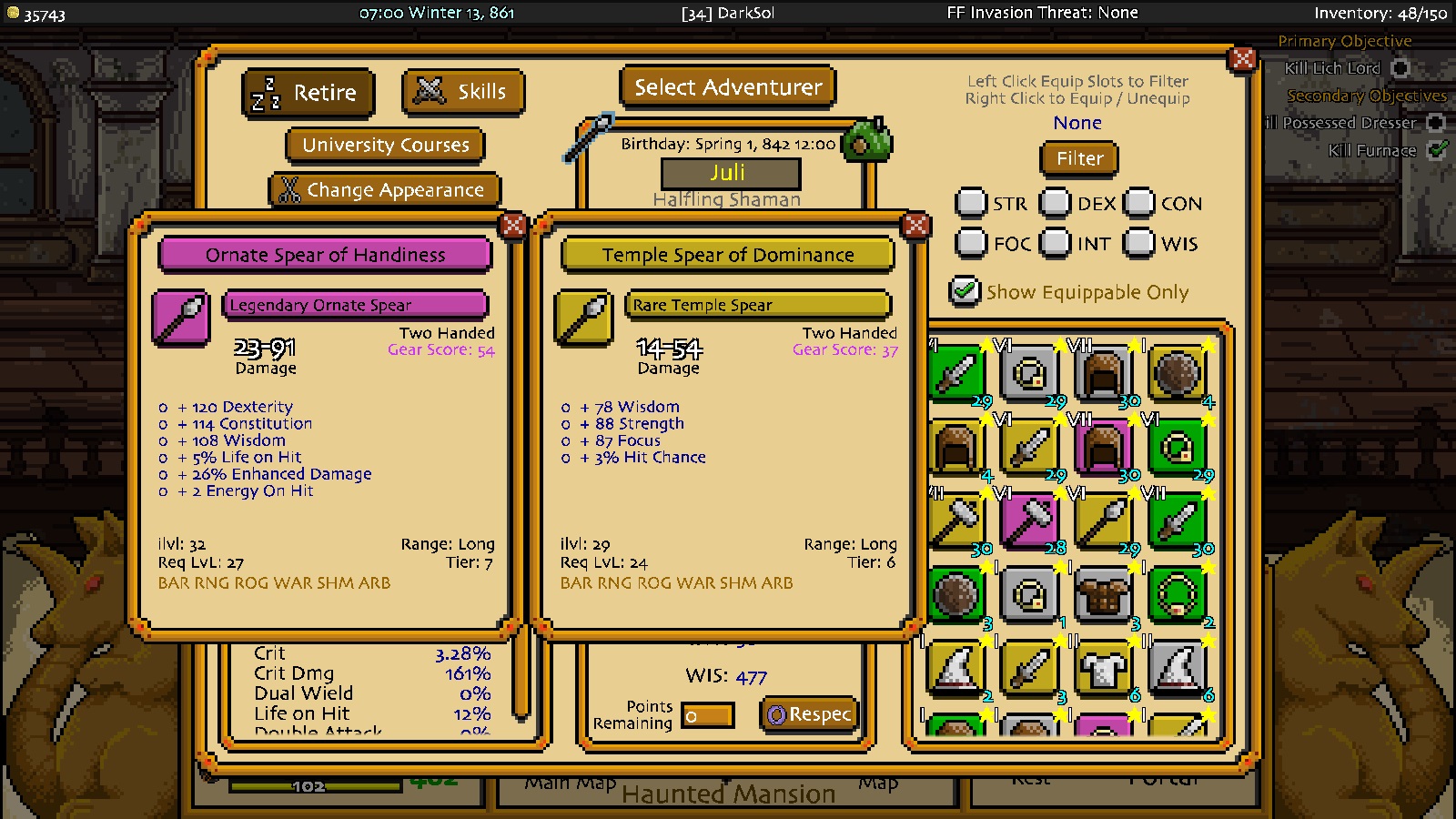
Task: Select the white wizard hat in the inventory
Action: click(956, 671)
